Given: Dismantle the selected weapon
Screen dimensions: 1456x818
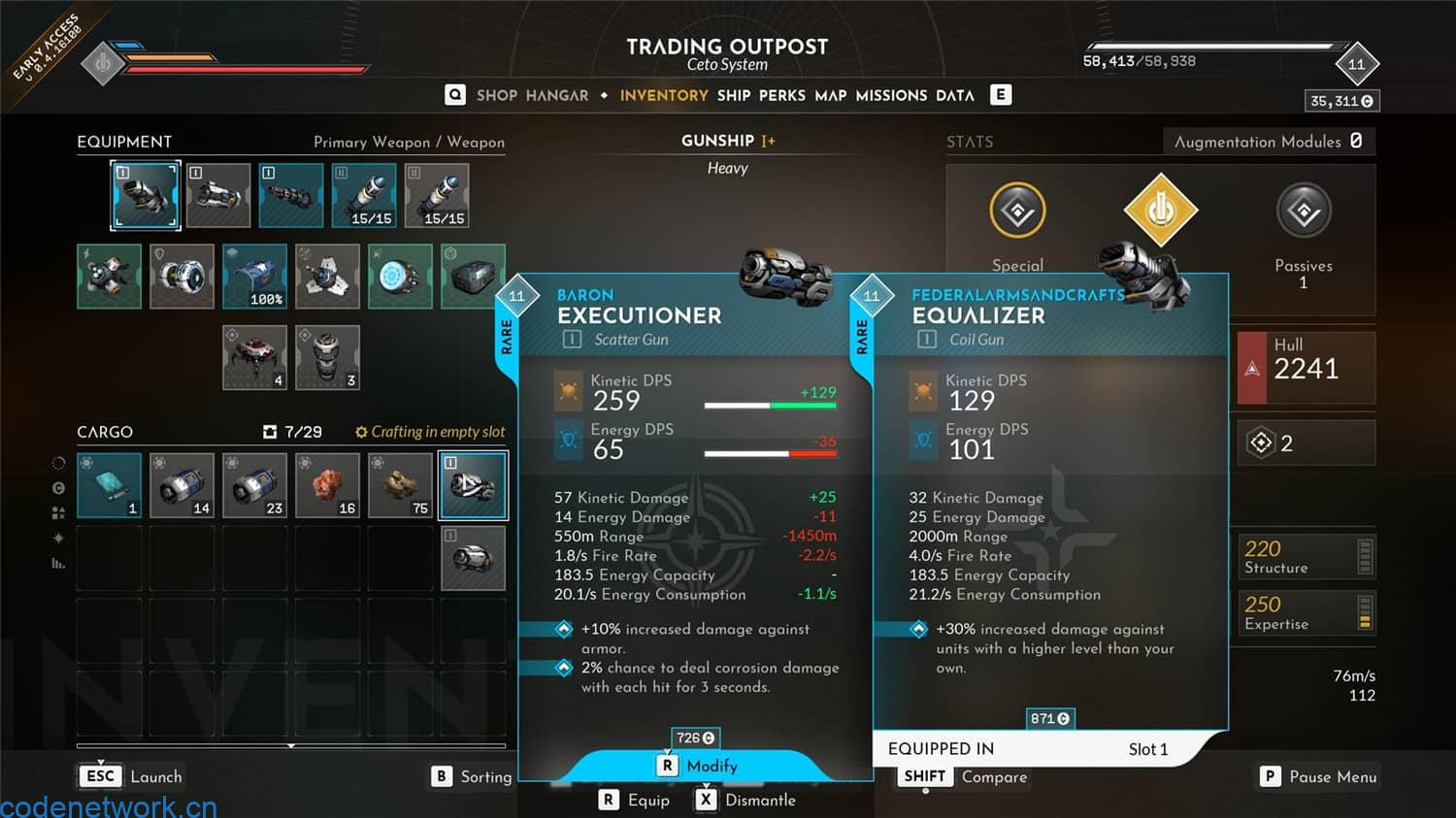Looking at the screenshot, I should [x=745, y=800].
